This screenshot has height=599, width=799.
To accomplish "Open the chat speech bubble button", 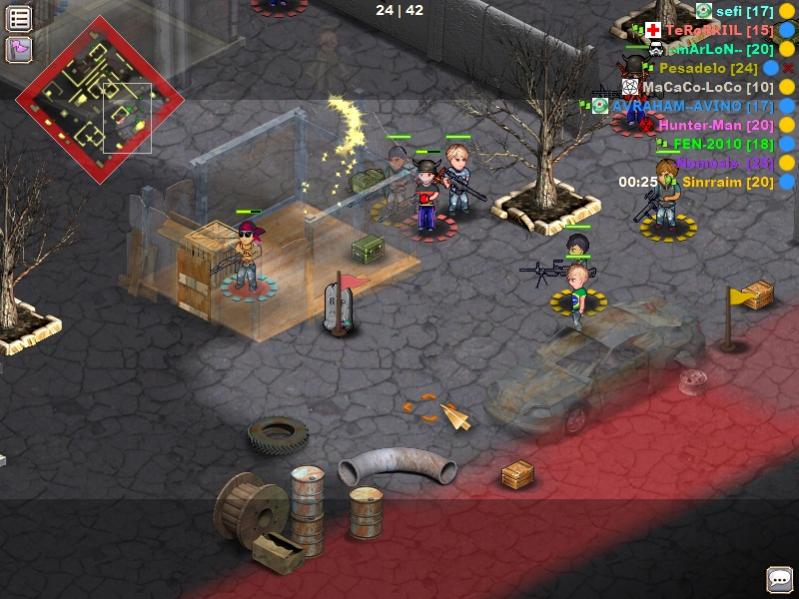I will tap(779, 579).
